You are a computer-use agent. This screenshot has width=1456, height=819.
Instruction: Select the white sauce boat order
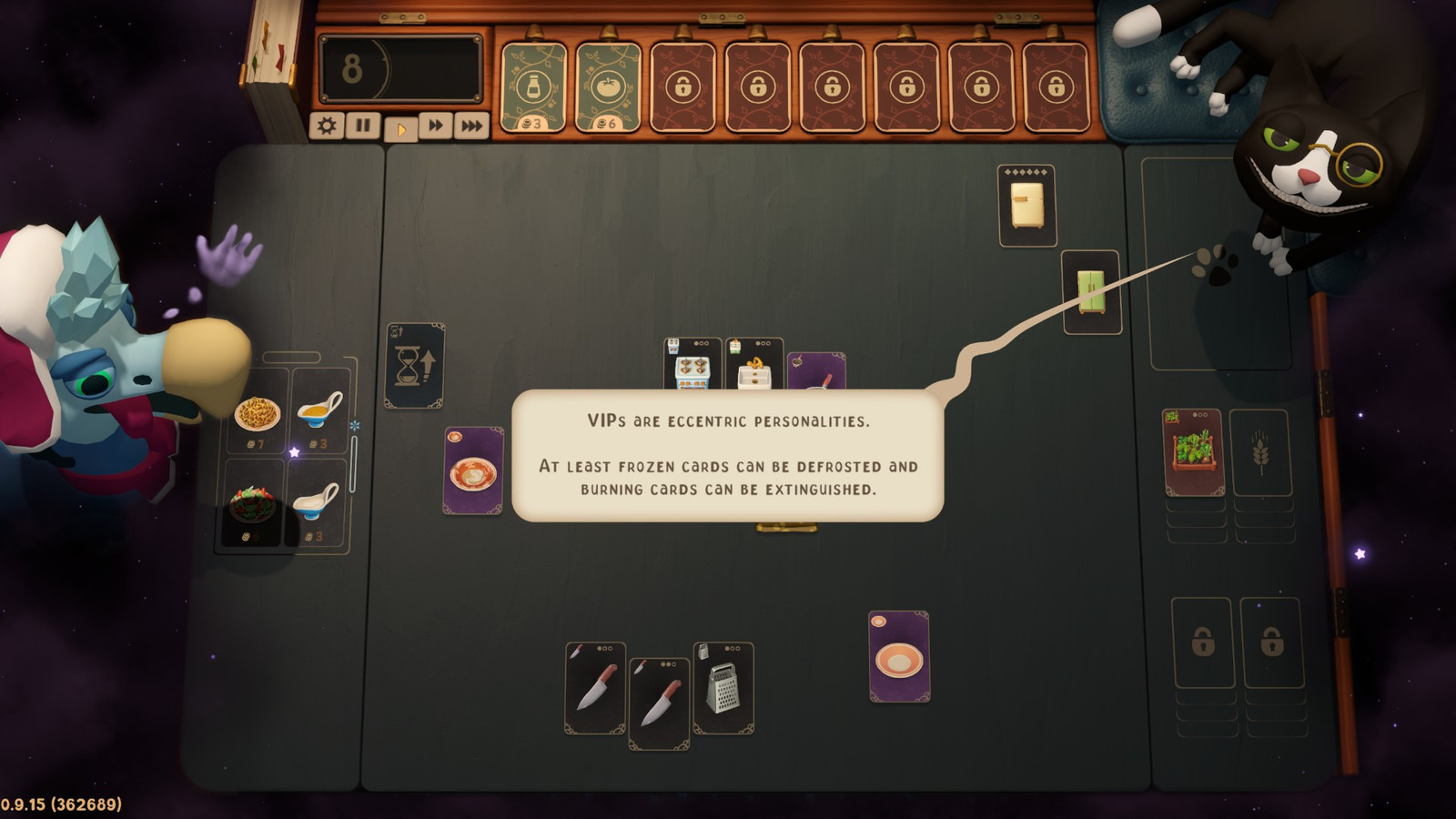pos(317,503)
